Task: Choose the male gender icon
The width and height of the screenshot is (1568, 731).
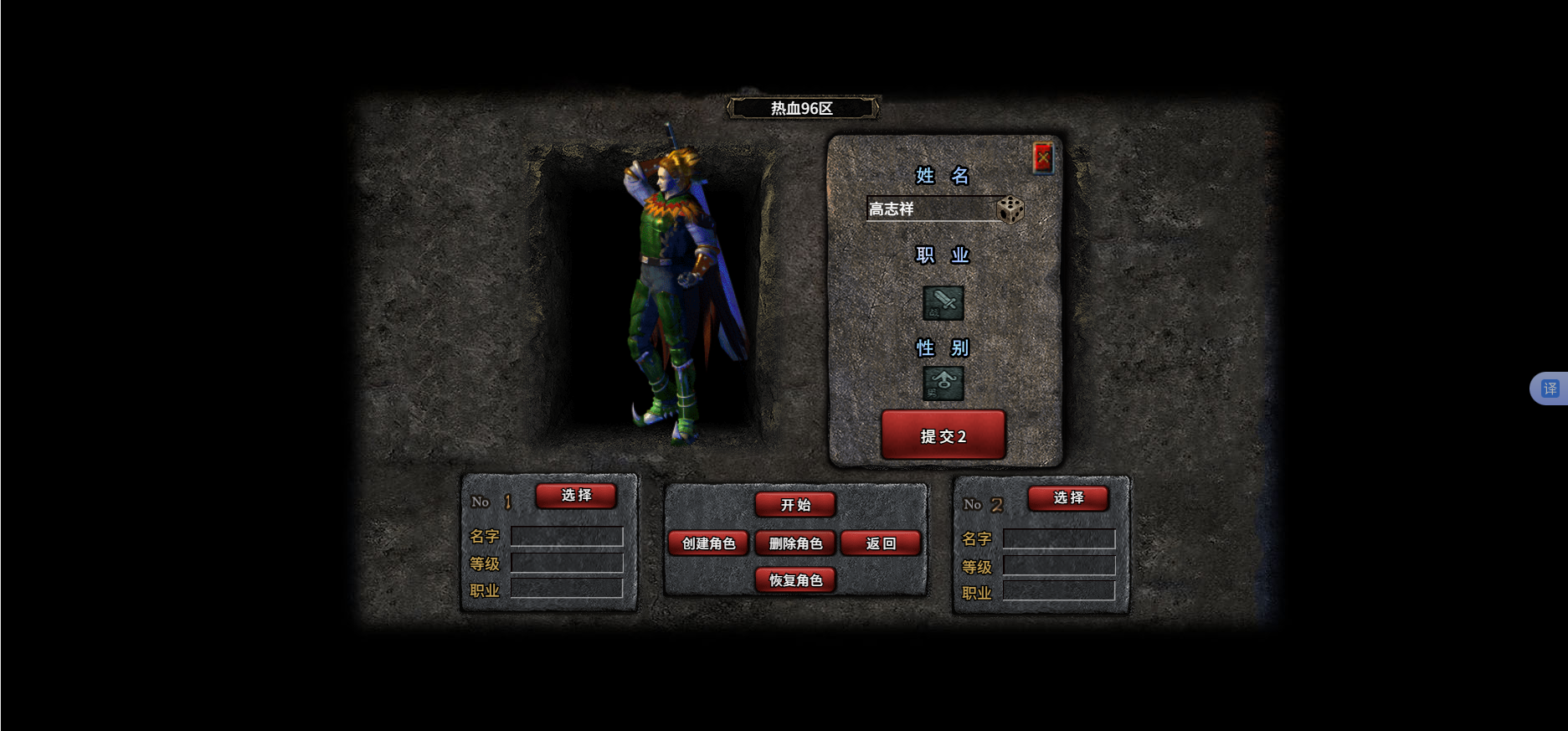Action: [x=943, y=384]
